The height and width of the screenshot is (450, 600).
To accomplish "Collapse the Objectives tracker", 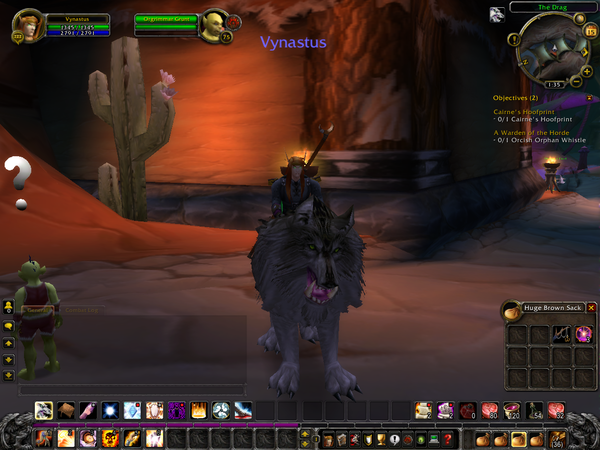I will click(x=590, y=98).
